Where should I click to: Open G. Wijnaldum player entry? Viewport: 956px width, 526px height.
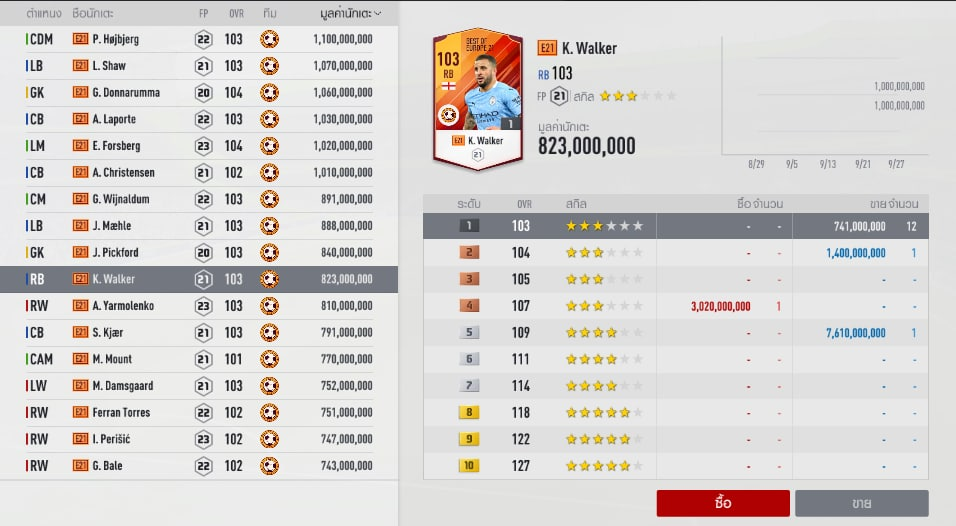click(199, 199)
